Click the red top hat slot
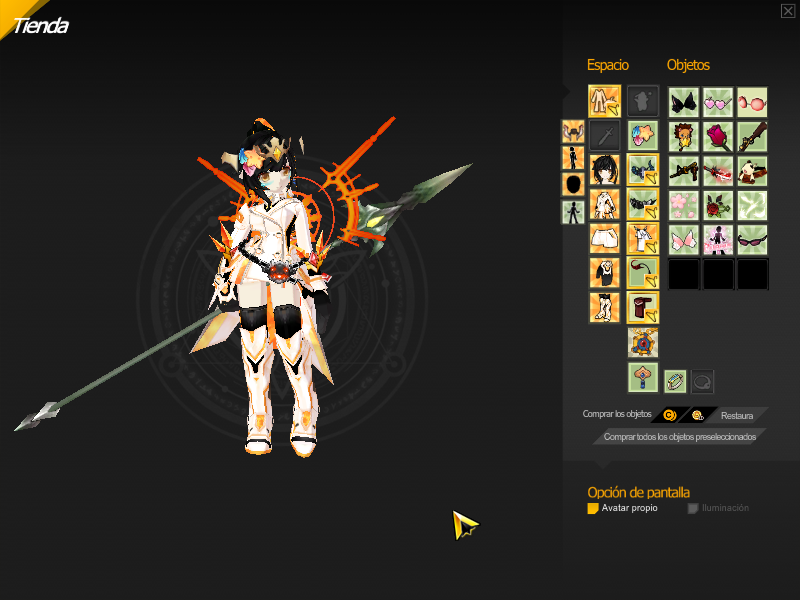The width and height of the screenshot is (800, 600). pyautogui.click(x=643, y=307)
